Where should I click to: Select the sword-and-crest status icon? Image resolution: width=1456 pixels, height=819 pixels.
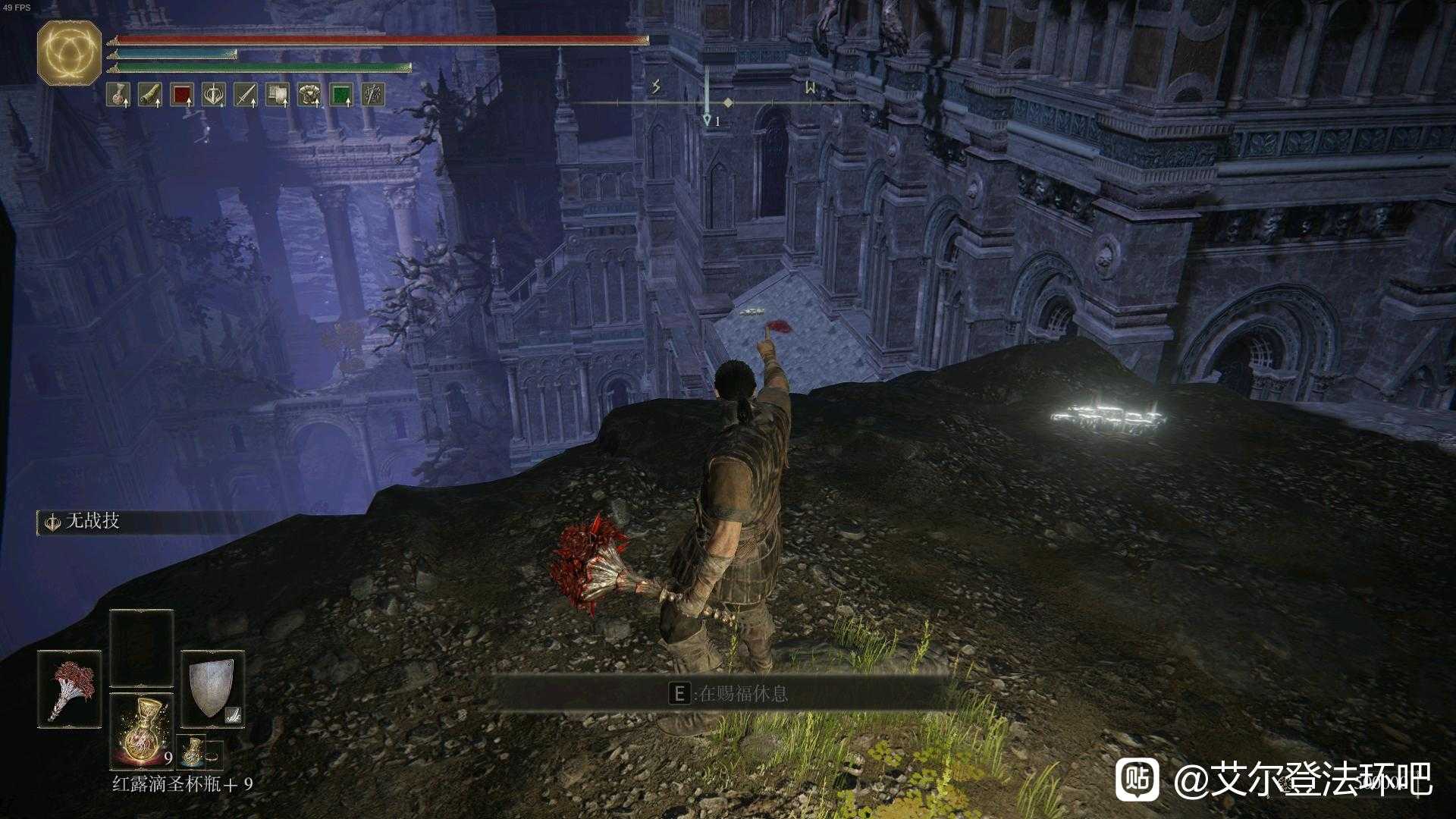[215, 95]
